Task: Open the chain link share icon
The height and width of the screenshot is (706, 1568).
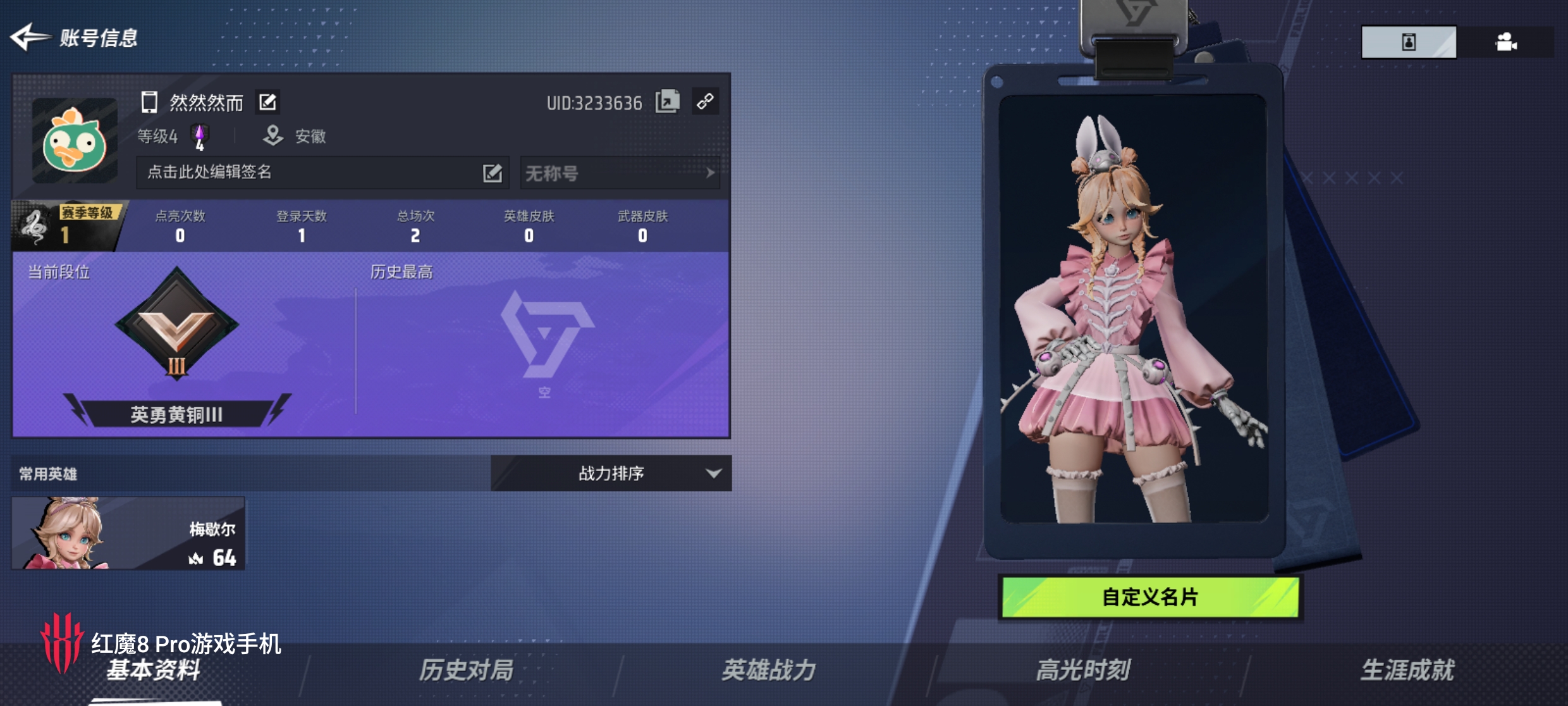Action: click(705, 101)
